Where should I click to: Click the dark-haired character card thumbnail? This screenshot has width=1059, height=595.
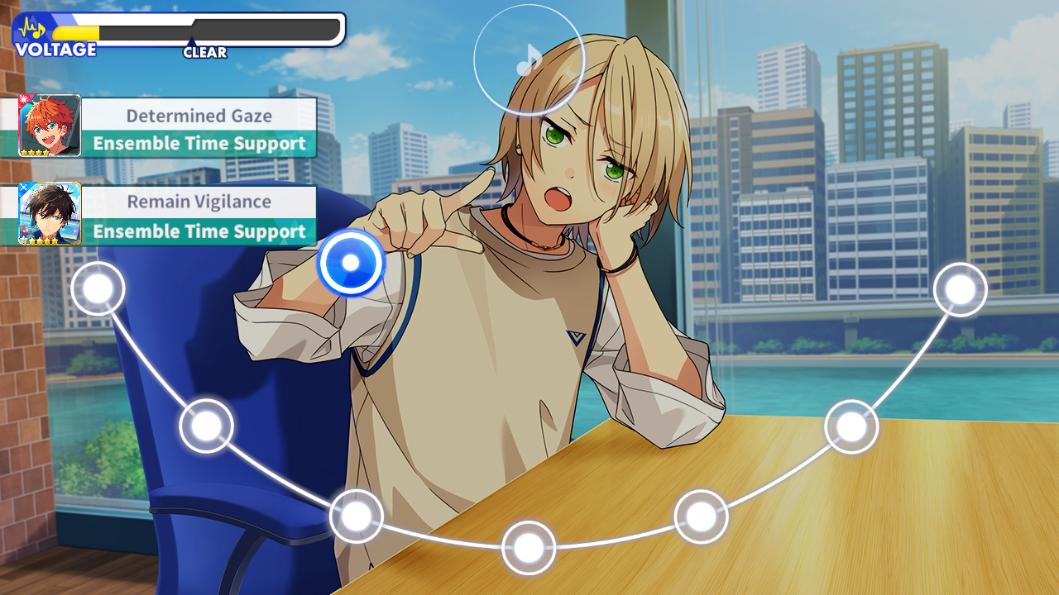[x=49, y=214]
